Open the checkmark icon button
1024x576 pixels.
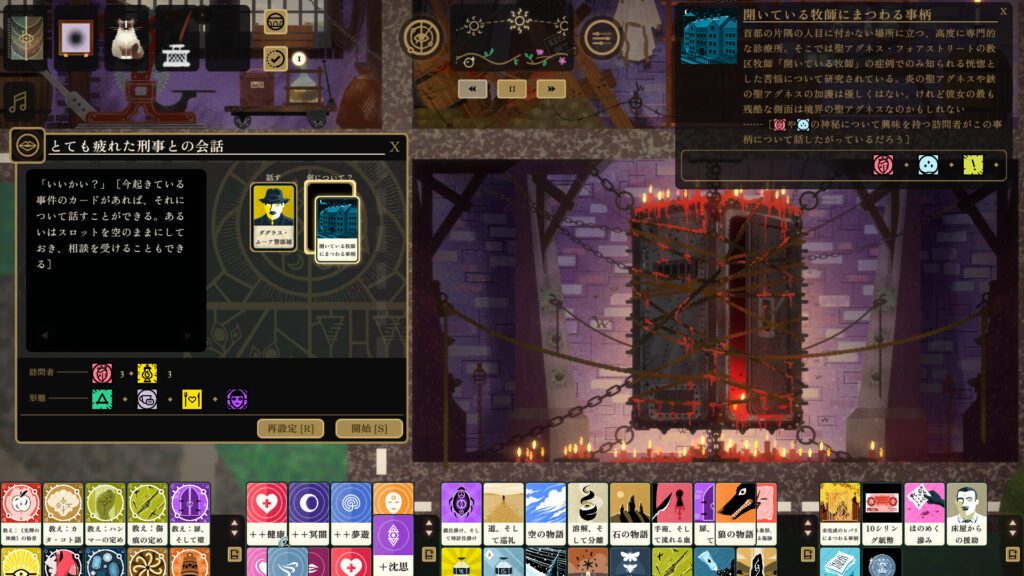275,58
